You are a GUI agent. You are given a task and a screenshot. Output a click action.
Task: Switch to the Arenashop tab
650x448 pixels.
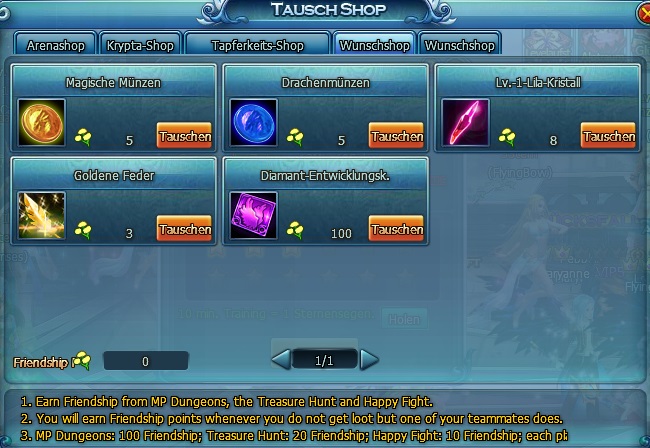click(x=56, y=45)
